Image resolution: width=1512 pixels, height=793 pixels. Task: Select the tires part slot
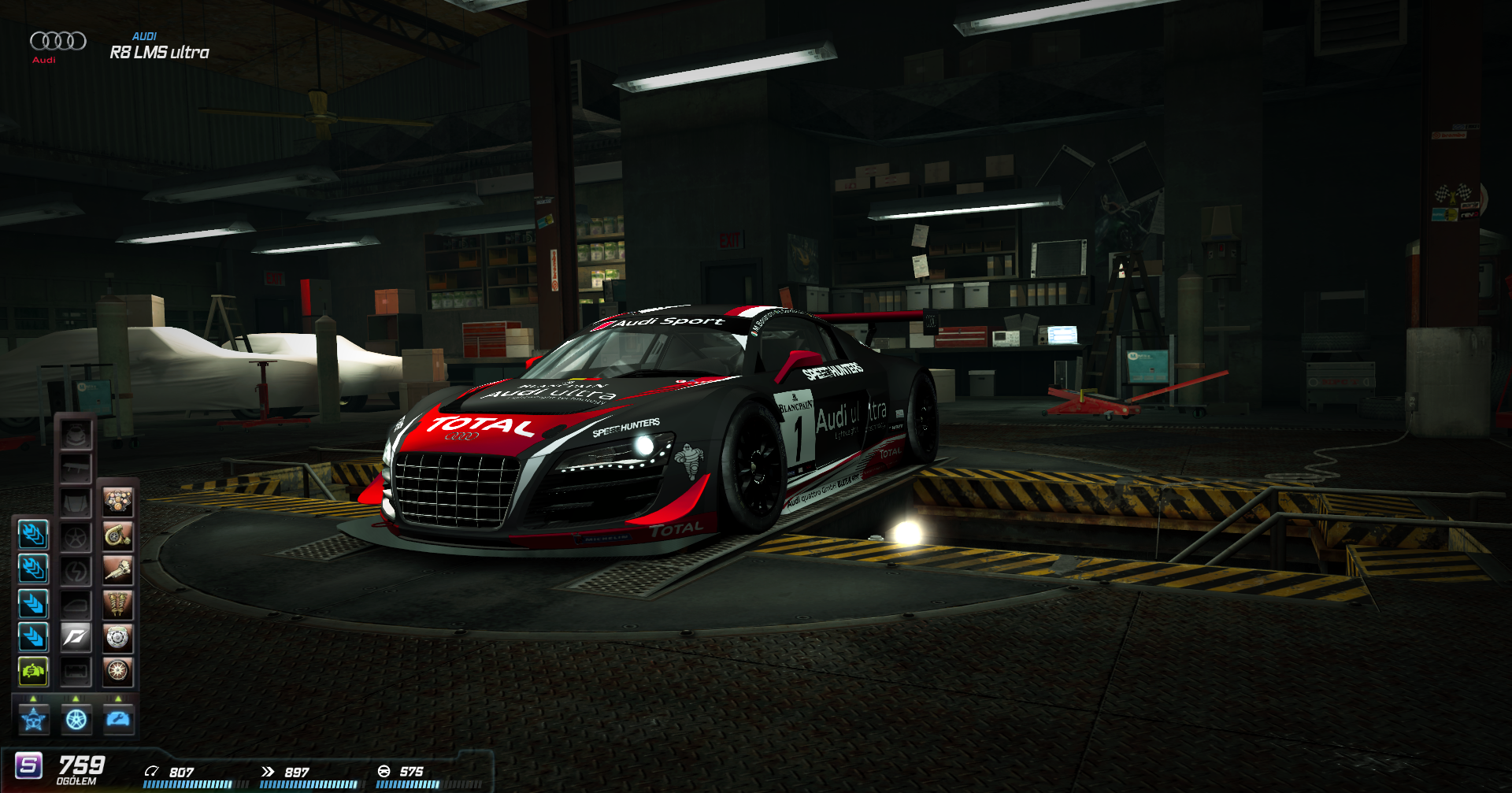pyautogui.click(x=118, y=671)
